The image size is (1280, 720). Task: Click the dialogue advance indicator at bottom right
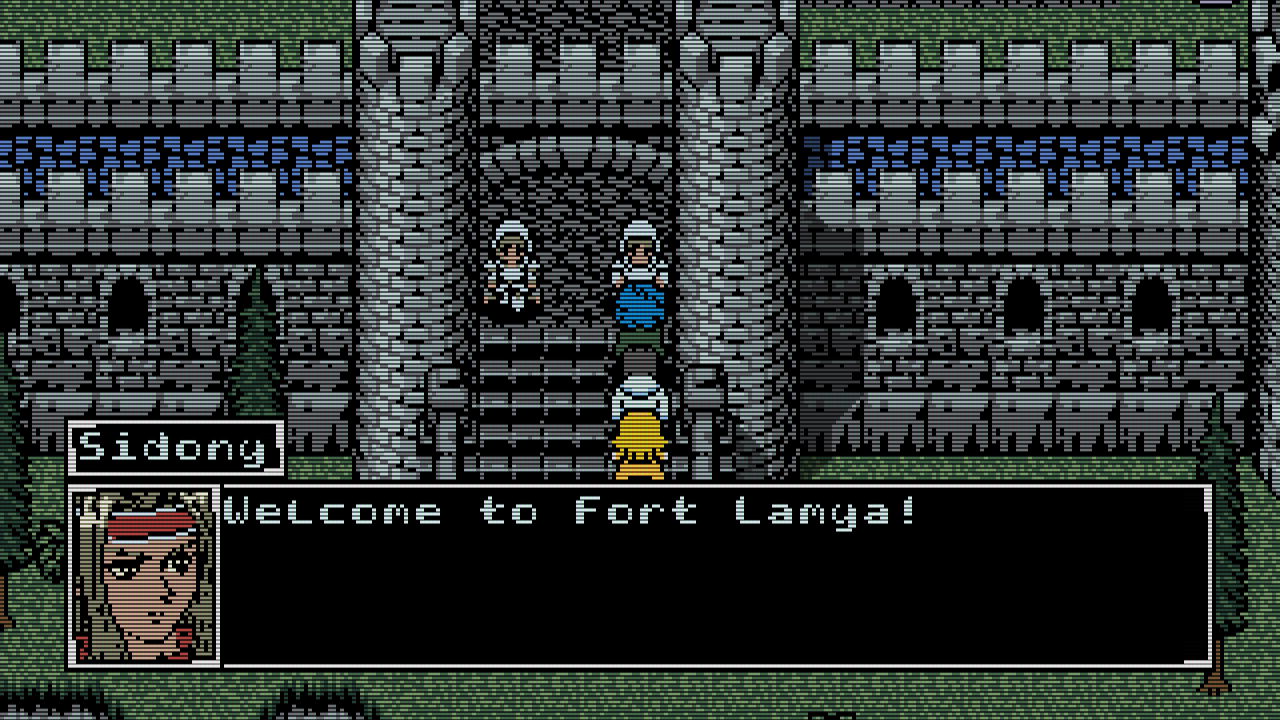1188,660
